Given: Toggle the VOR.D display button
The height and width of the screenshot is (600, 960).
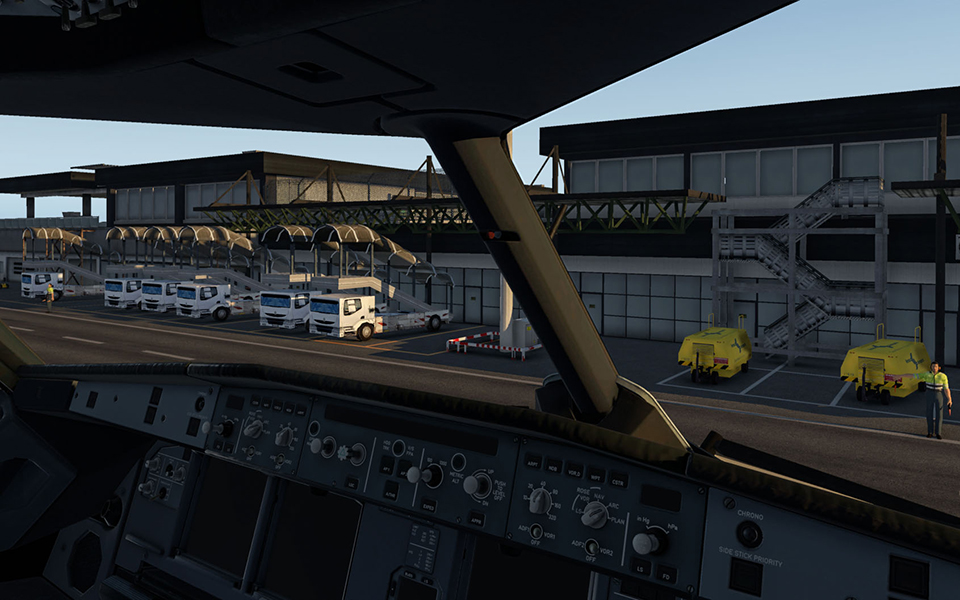Looking at the screenshot, I should pyautogui.click(x=574, y=470).
